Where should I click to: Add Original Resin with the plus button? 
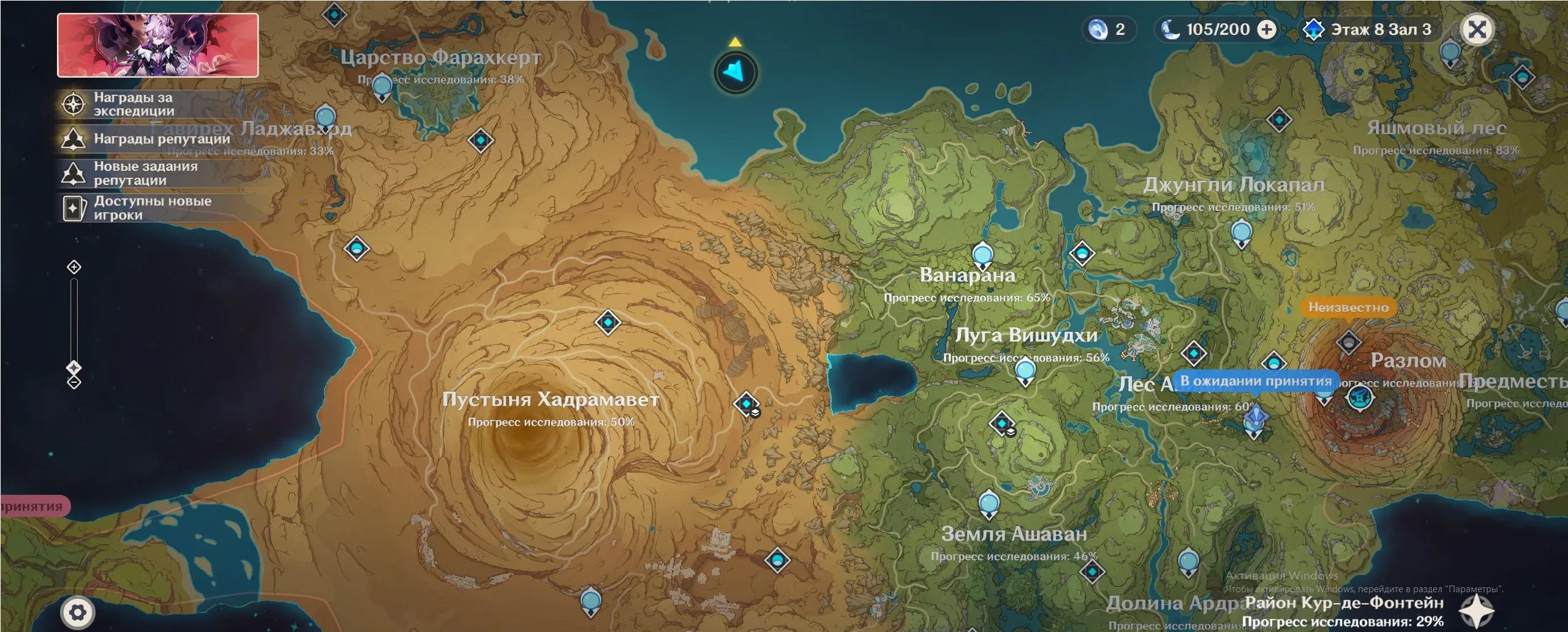click(1266, 29)
